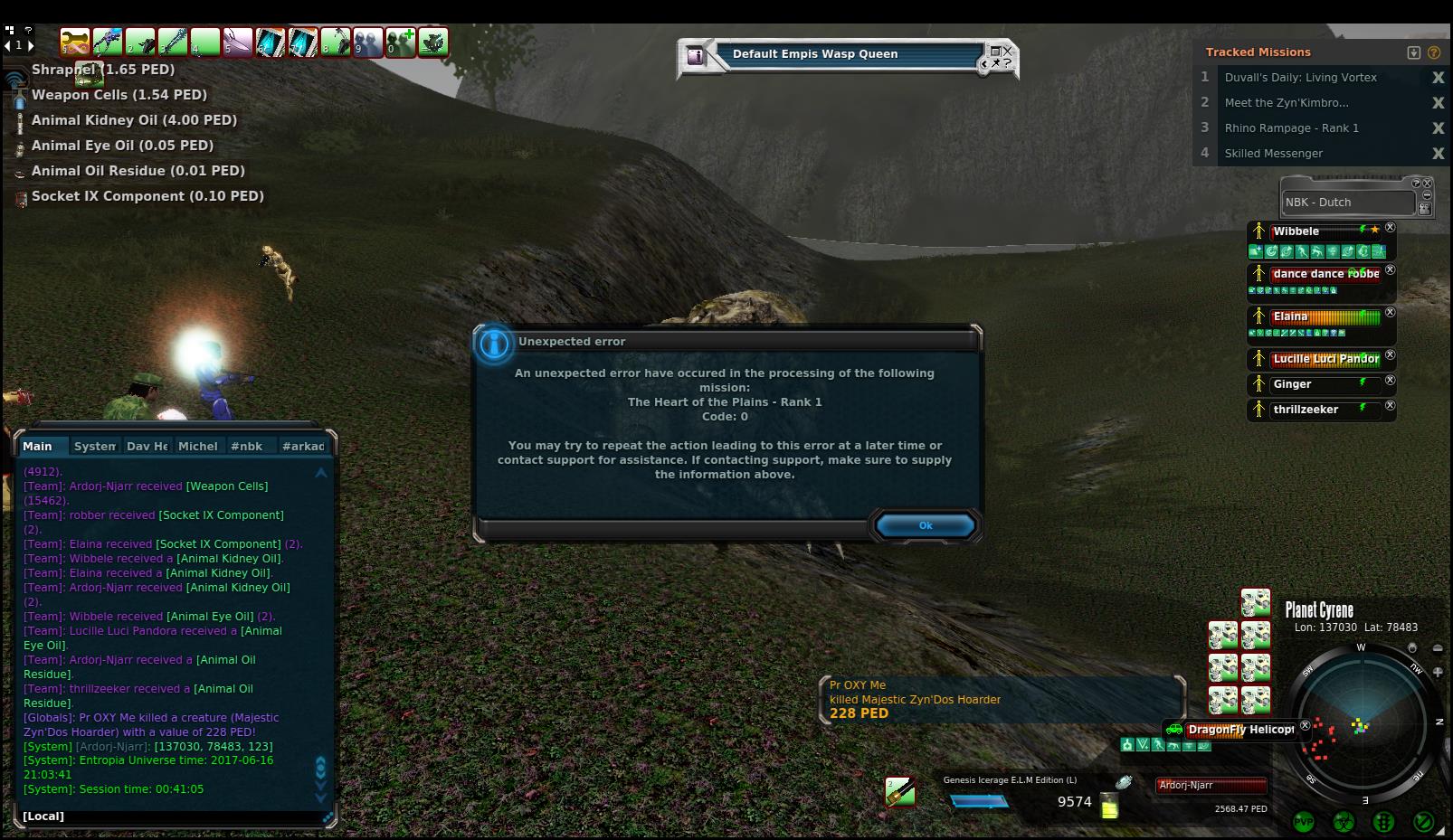The width and height of the screenshot is (1453, 840).
Task: Toggle the PVP button near the radar
Action: tap(1304, 822)
